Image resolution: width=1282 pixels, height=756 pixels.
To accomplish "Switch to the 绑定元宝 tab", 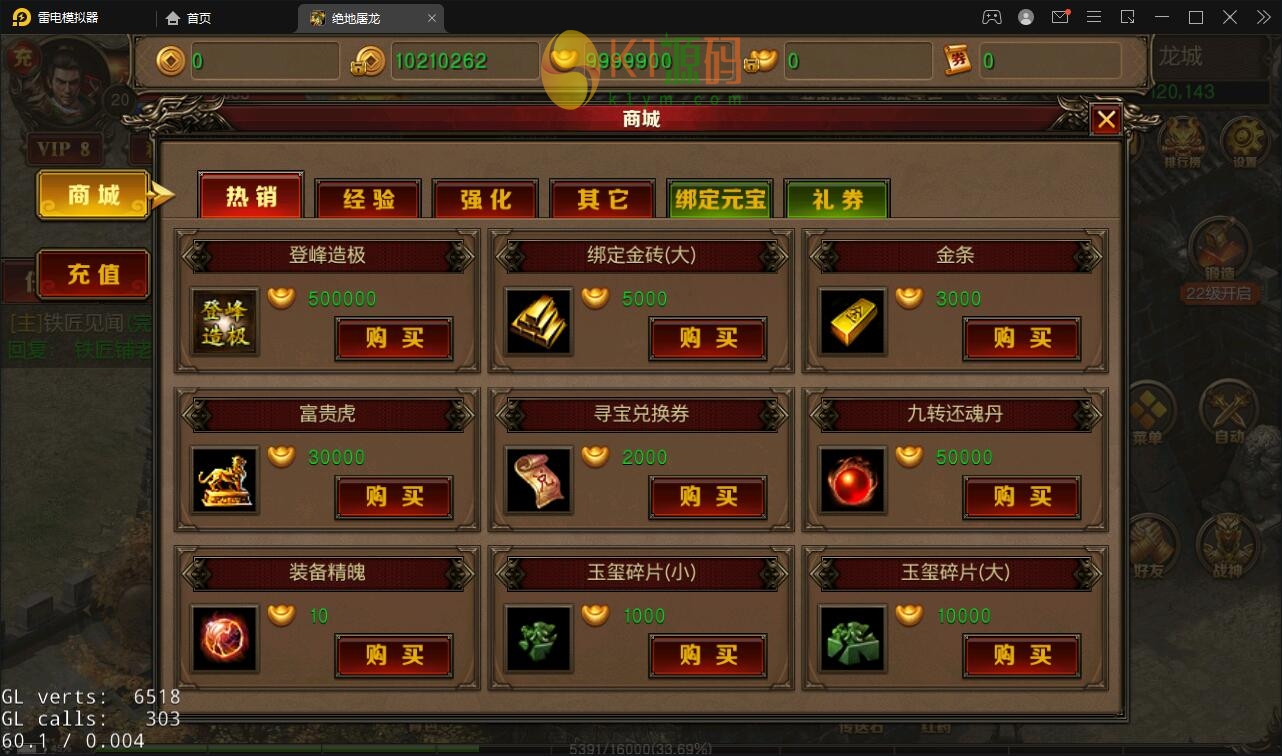I will [719, 199].
